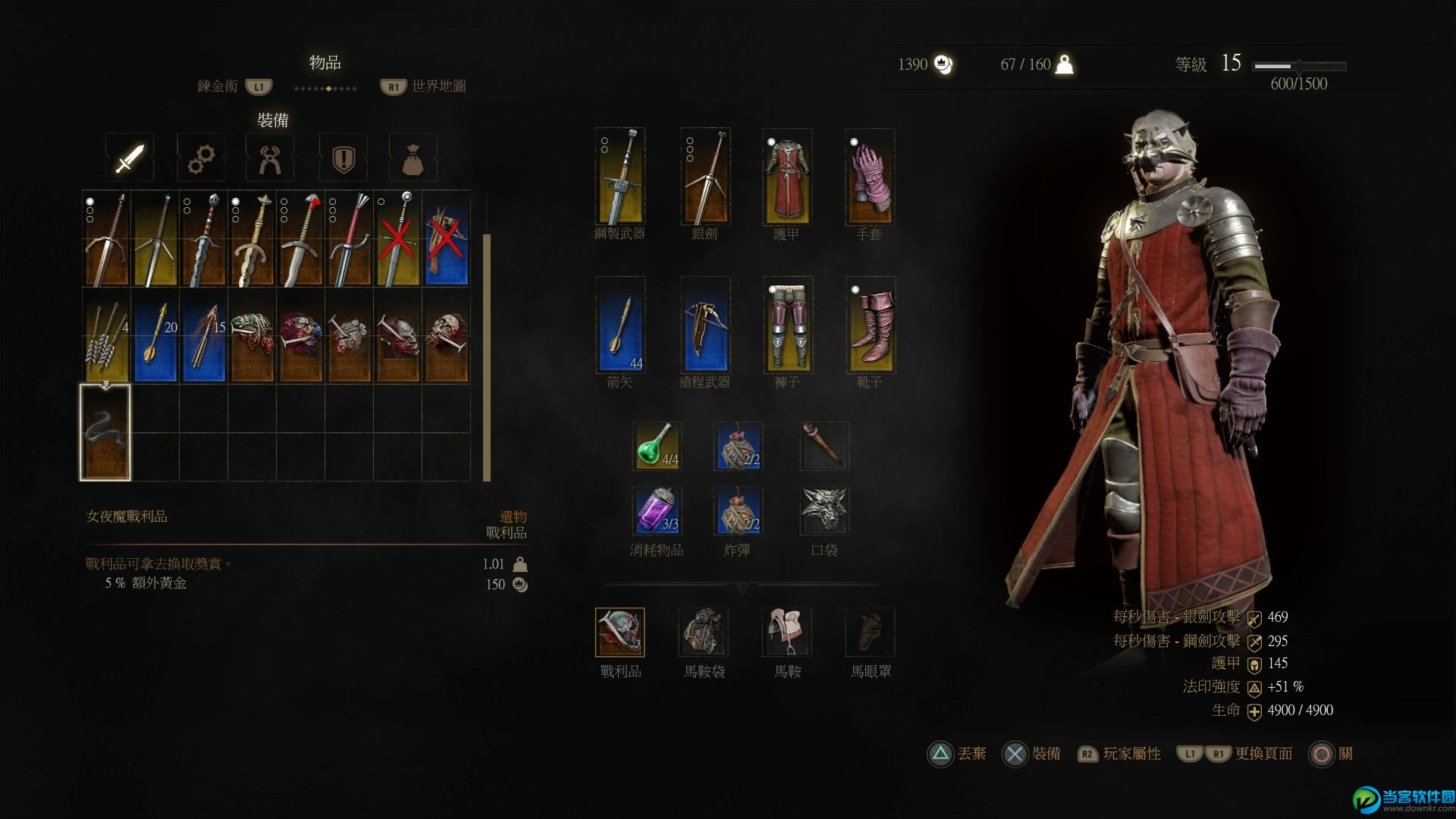1456x819 pixels.
Task: Open the sack miscellaneous items tab
Action: pos(413,158)
